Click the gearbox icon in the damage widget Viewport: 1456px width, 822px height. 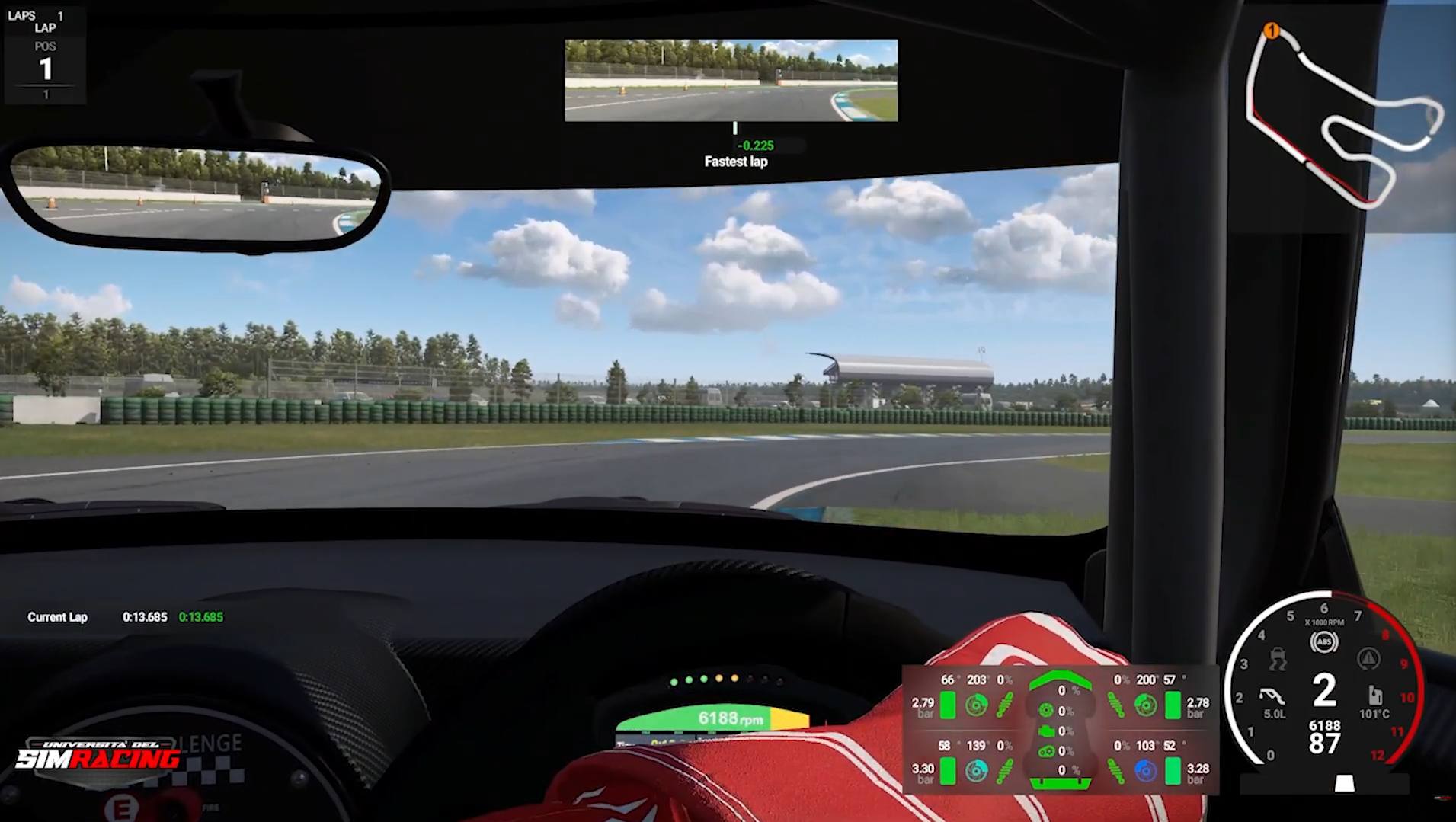coord(1048,750)
